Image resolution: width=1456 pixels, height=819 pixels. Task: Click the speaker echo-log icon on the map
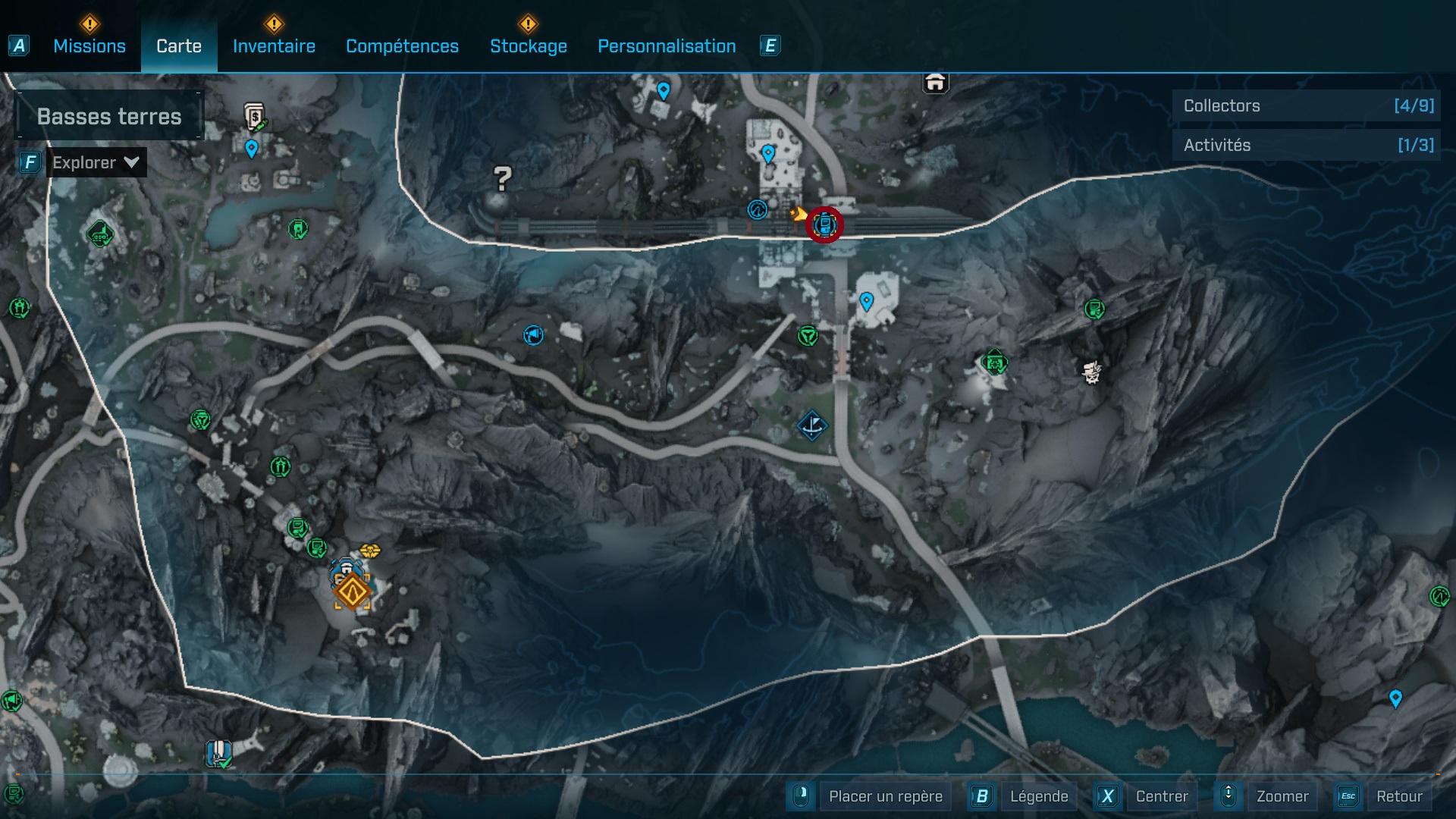(x=533, y=335)
